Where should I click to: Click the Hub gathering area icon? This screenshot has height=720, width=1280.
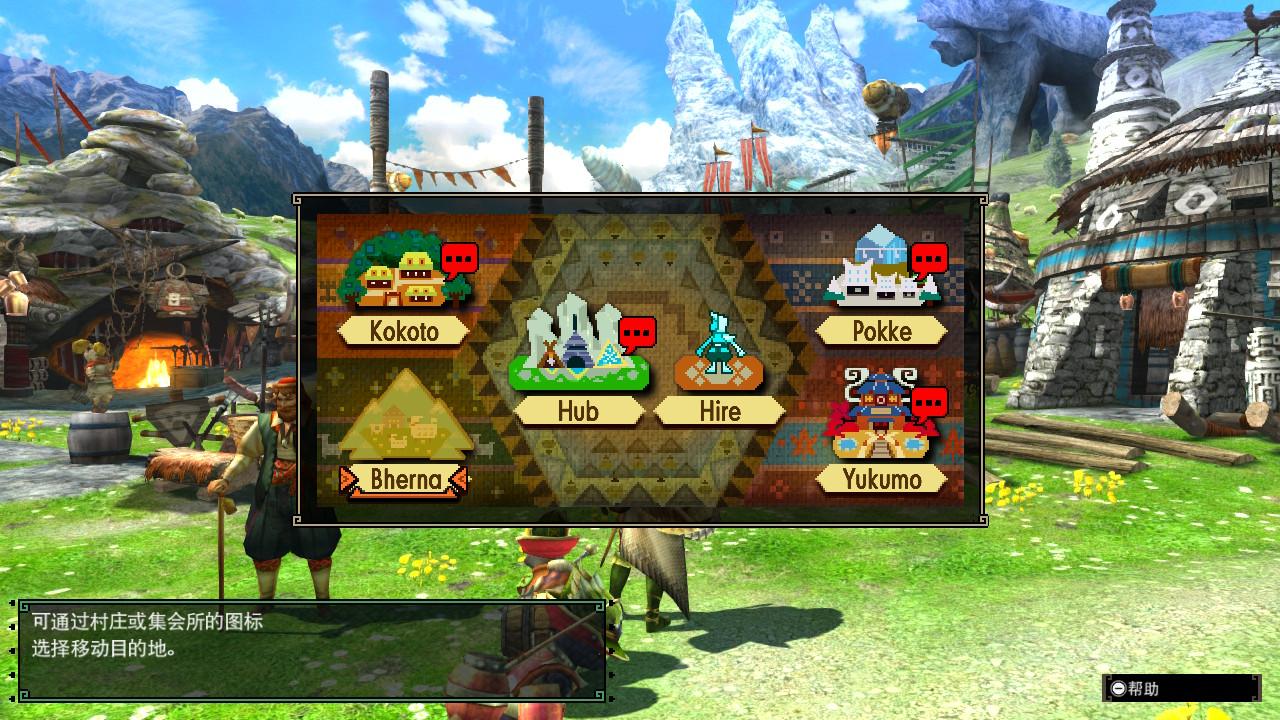[x=575, y=355]
